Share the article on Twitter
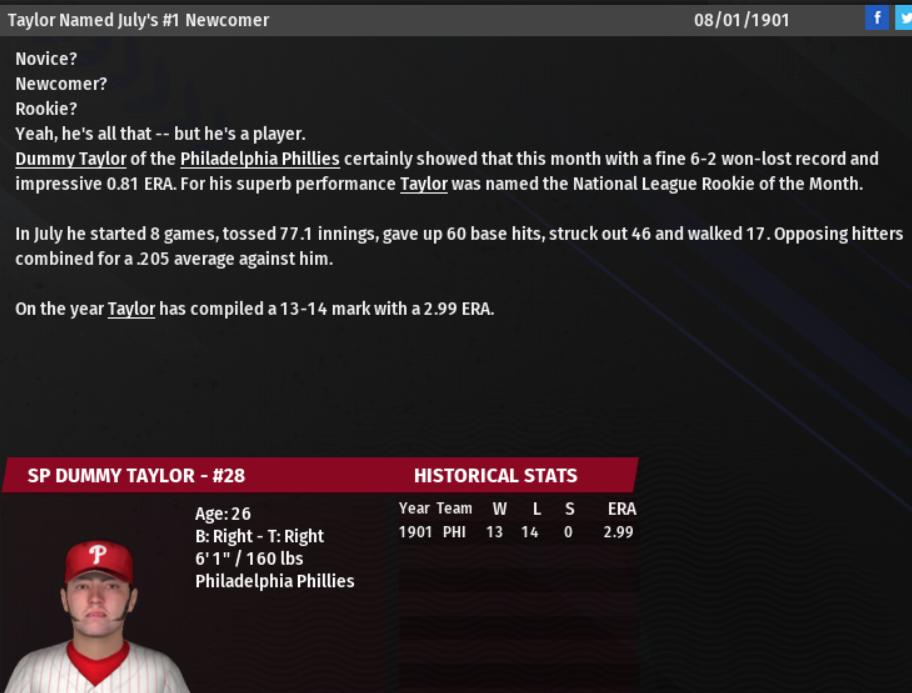 (904, 18)
